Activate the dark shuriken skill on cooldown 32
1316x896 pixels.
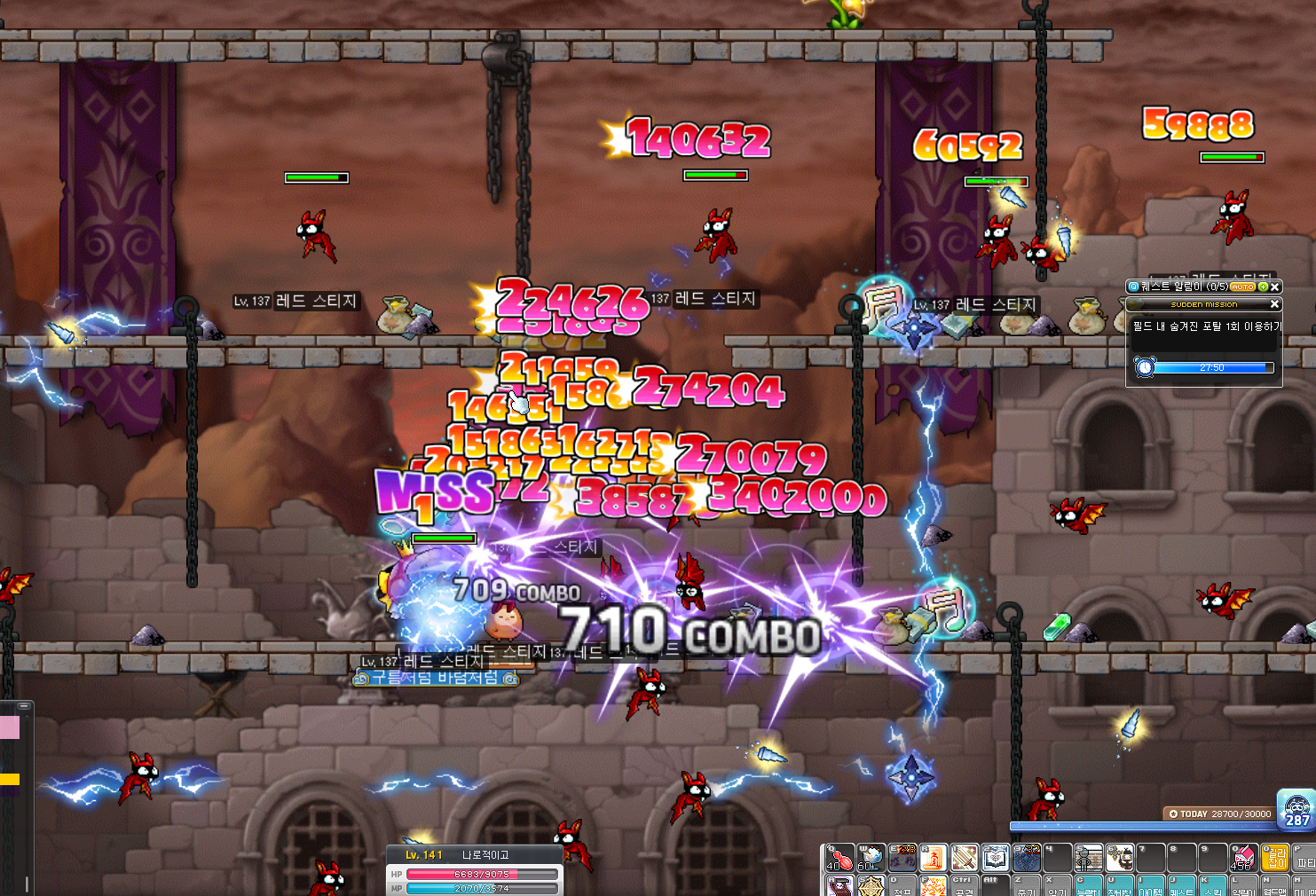click(x=1026, y=857)
